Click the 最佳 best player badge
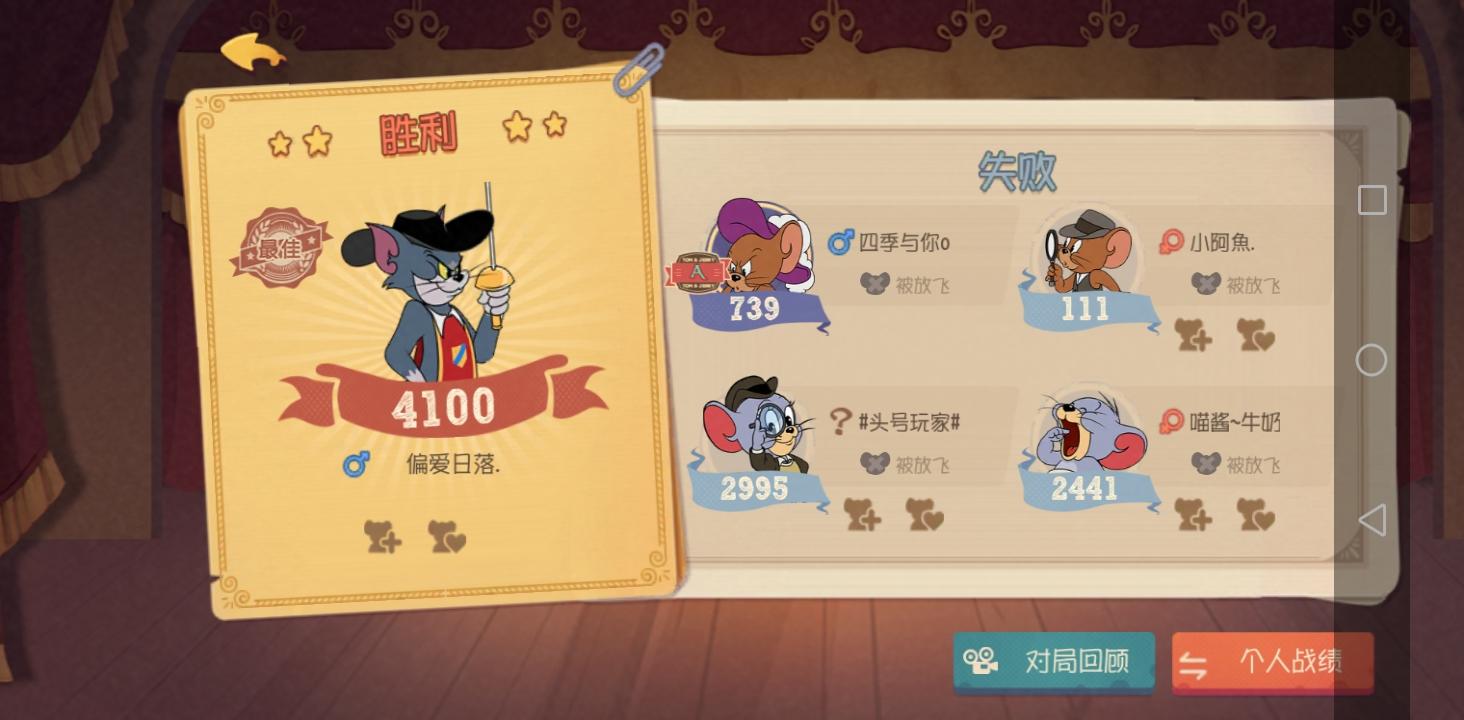The height and width of the screenshot is (720, 1464). pos(280,248)
